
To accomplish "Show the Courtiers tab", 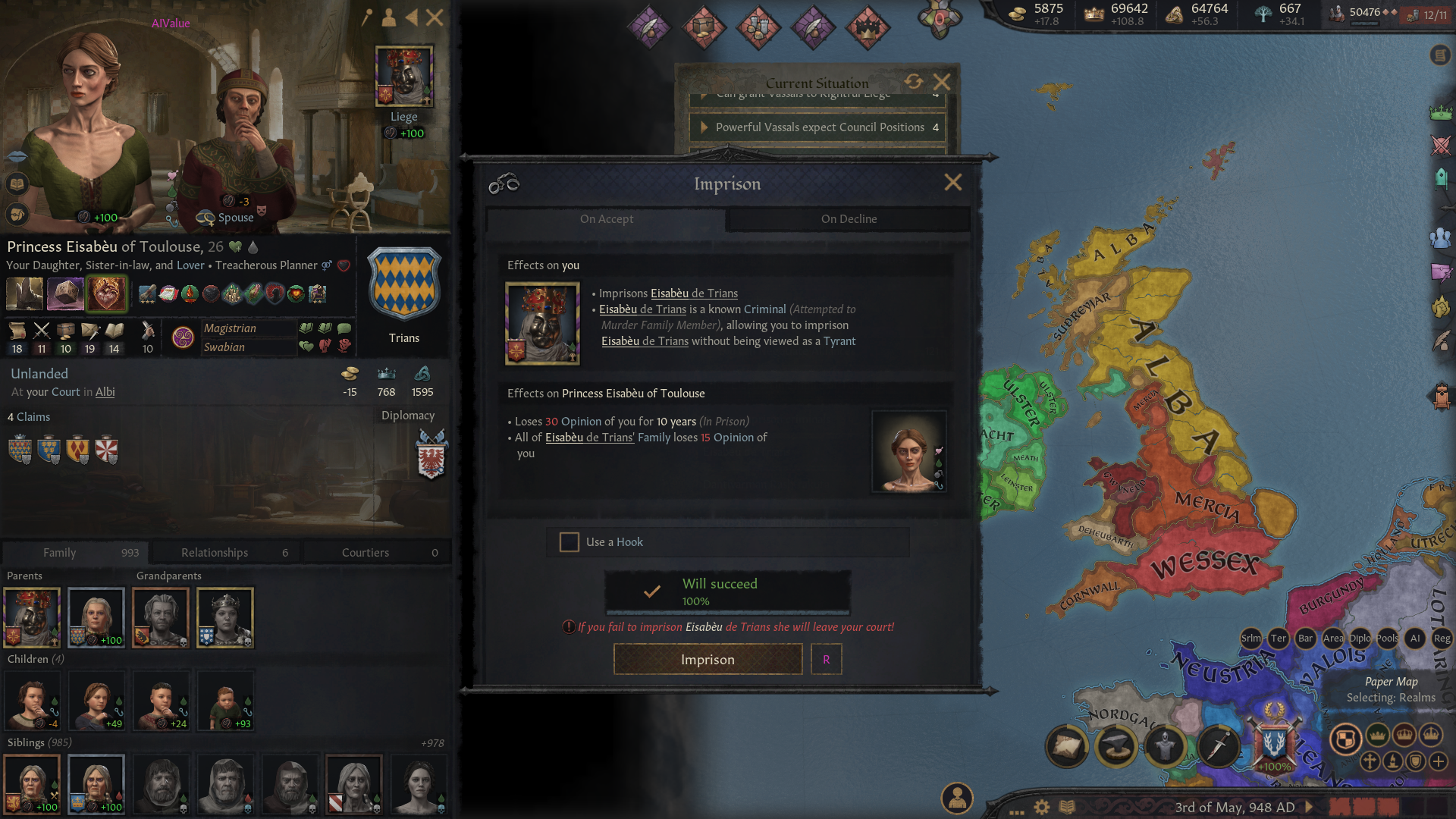I will coord(377,553).
